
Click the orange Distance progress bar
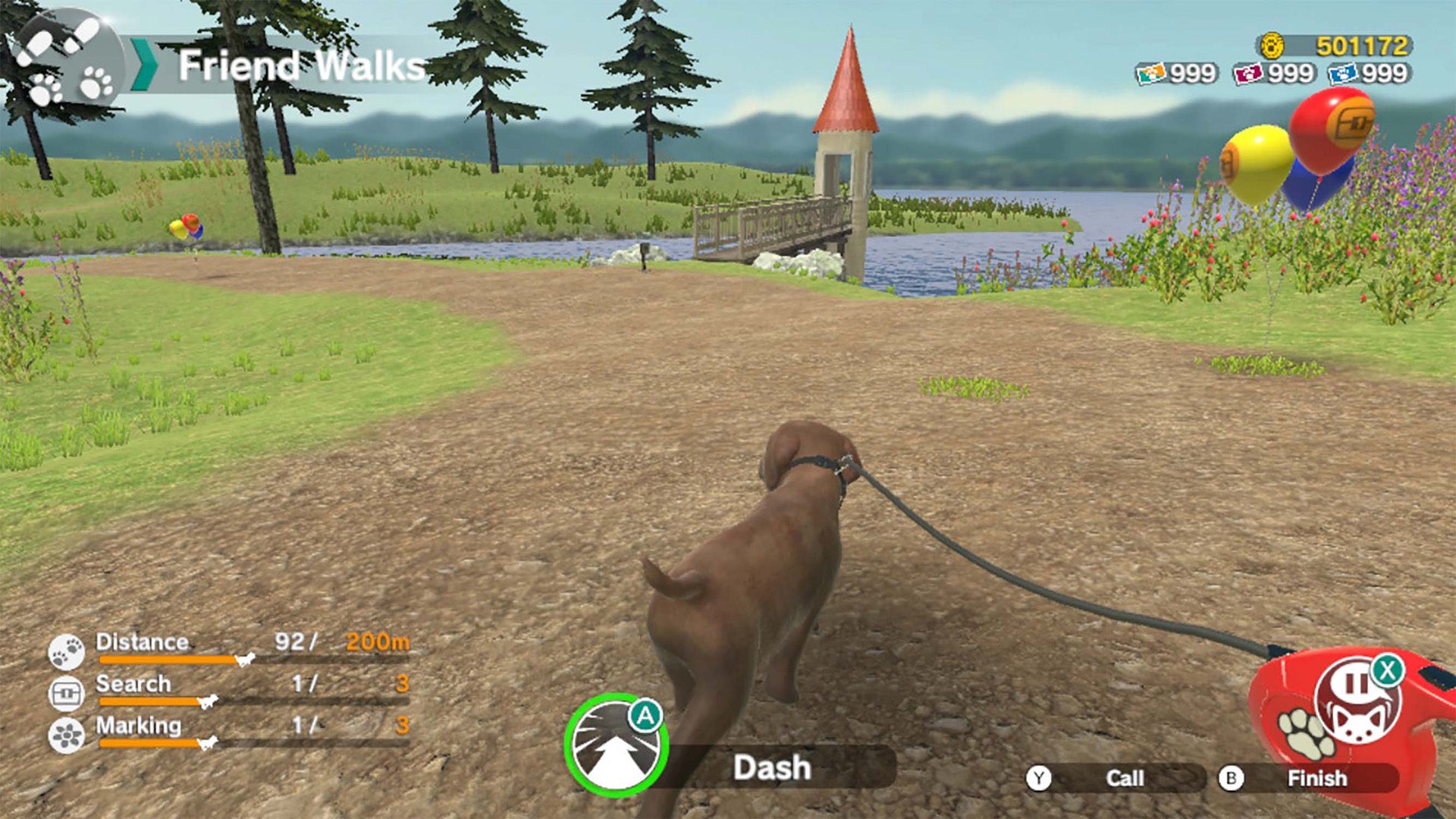(167, 660)
